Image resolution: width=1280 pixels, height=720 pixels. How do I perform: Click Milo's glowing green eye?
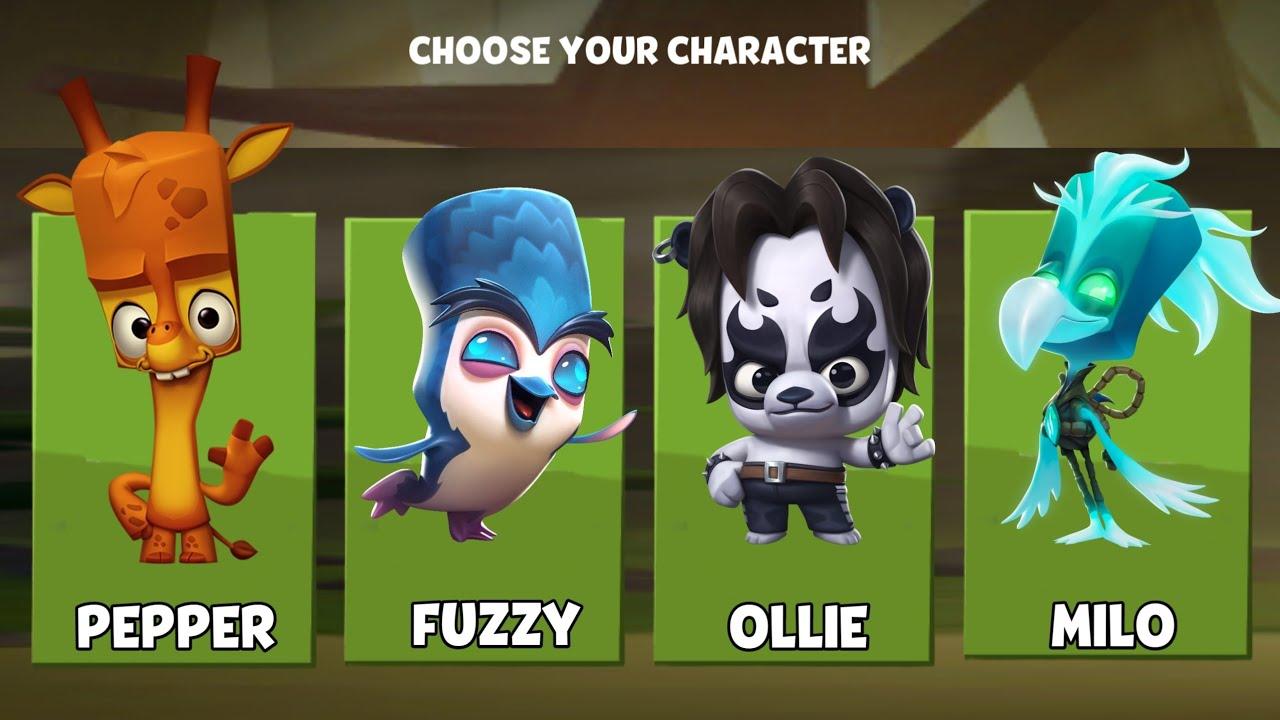(1095, 290)
